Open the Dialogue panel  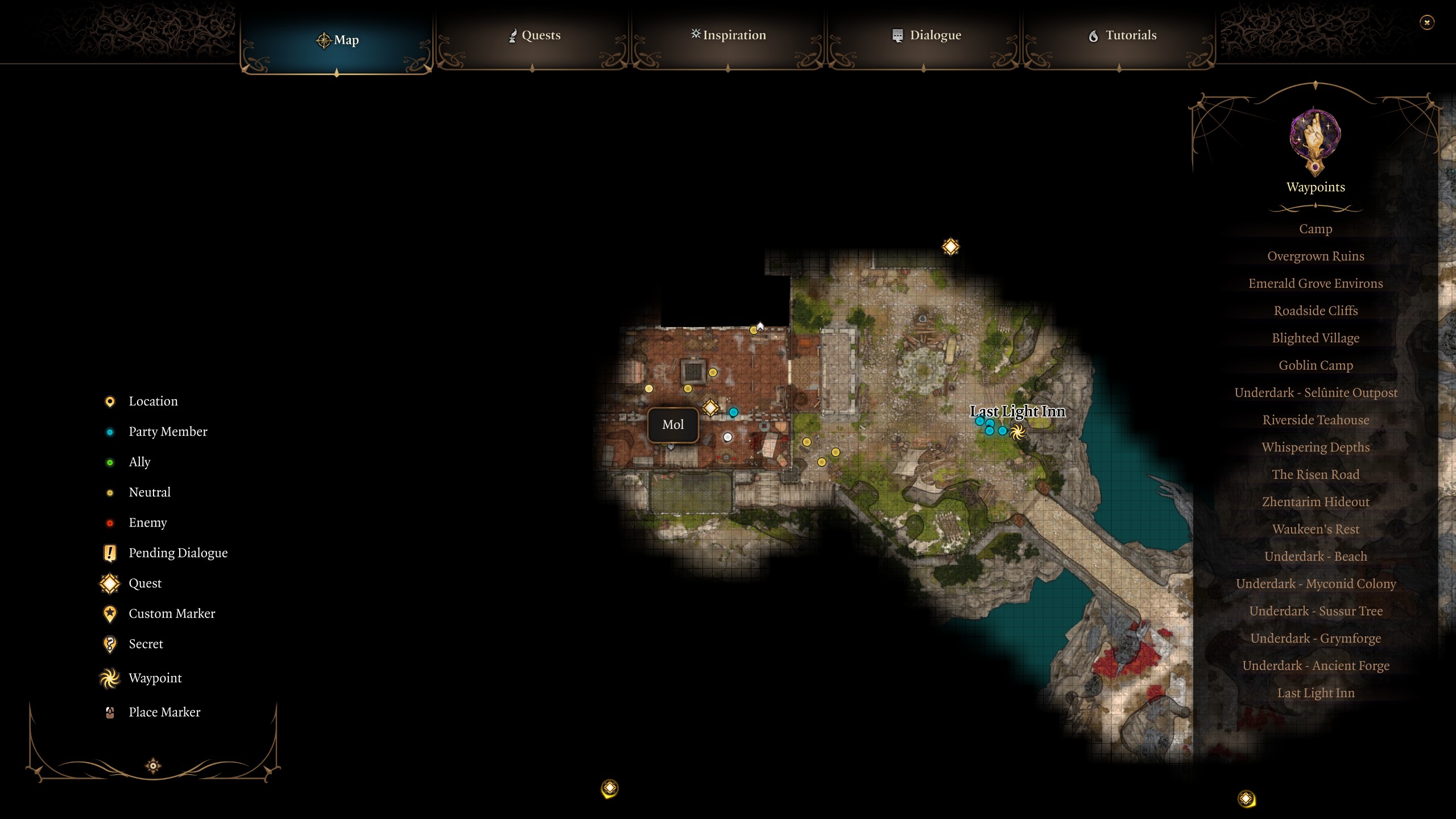pyautogui.click(x=925, y=35)
